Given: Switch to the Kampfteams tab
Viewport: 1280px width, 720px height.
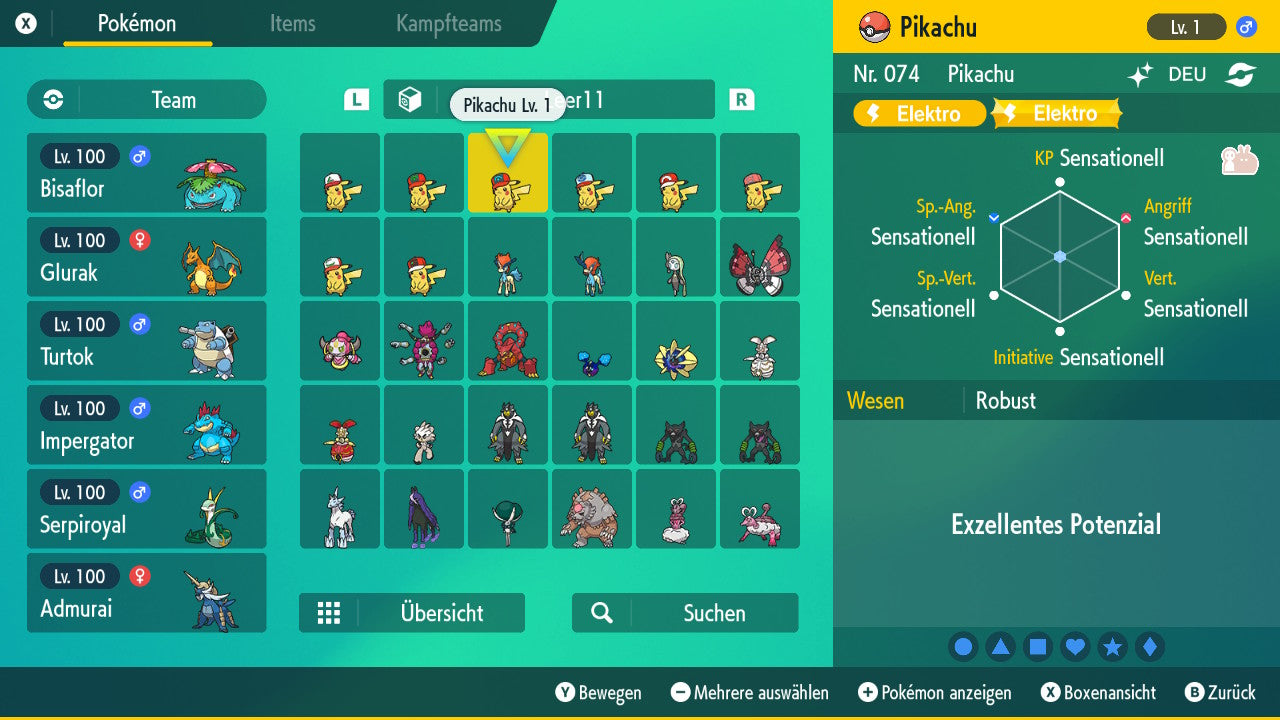Looking at the screenshot, I should [447, 24].
